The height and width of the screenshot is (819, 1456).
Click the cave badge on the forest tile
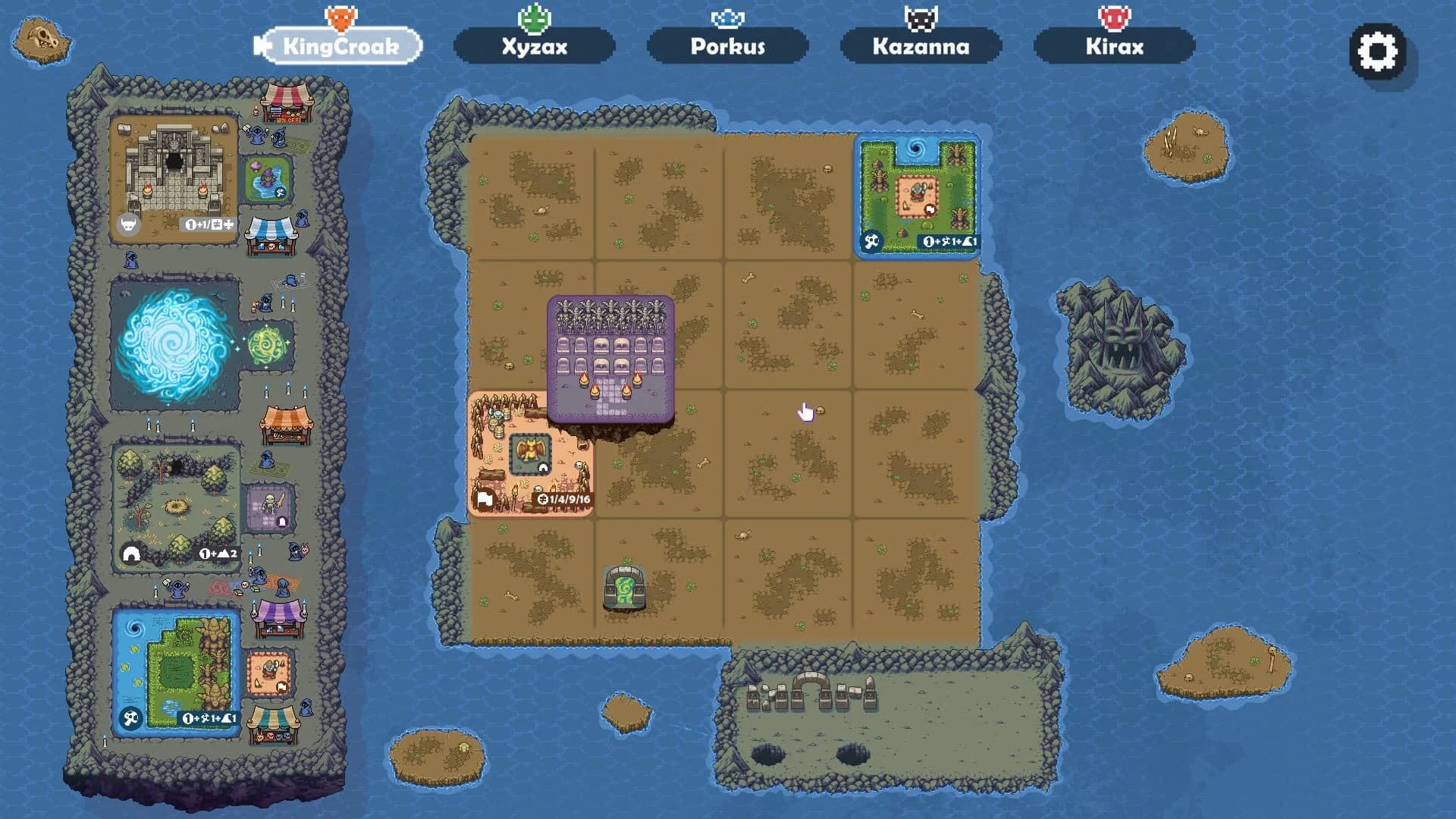click(130, 554)
